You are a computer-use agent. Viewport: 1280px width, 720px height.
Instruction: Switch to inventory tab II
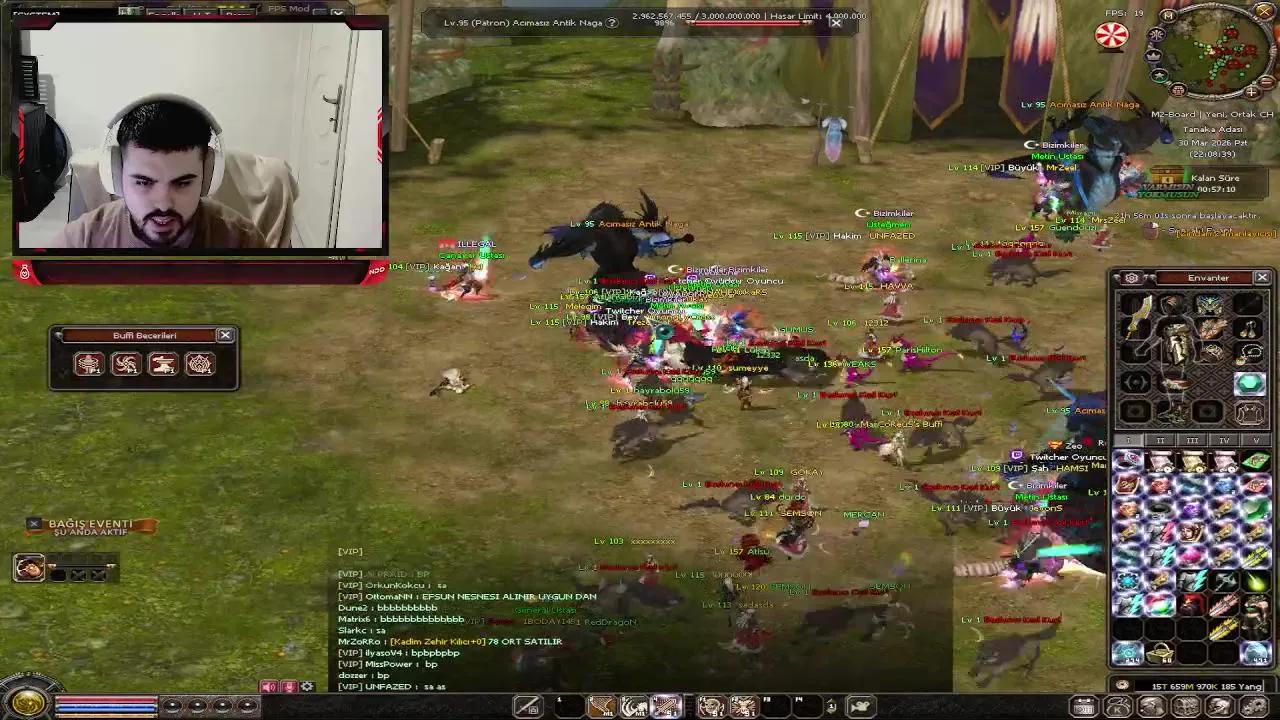tap(1160, 440)
